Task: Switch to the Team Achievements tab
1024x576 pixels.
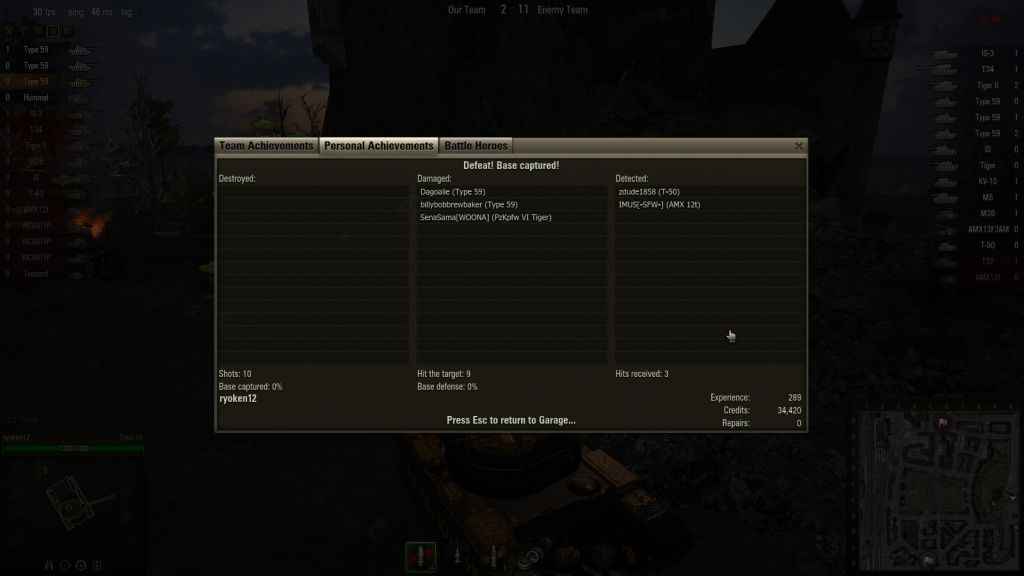Action: pyautogui.click(x=266, y=146)
